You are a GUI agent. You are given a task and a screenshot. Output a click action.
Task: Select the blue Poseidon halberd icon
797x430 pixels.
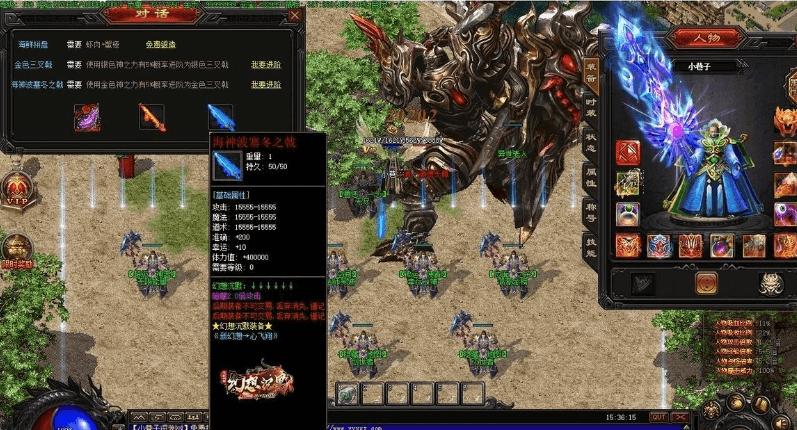[219, 116]
